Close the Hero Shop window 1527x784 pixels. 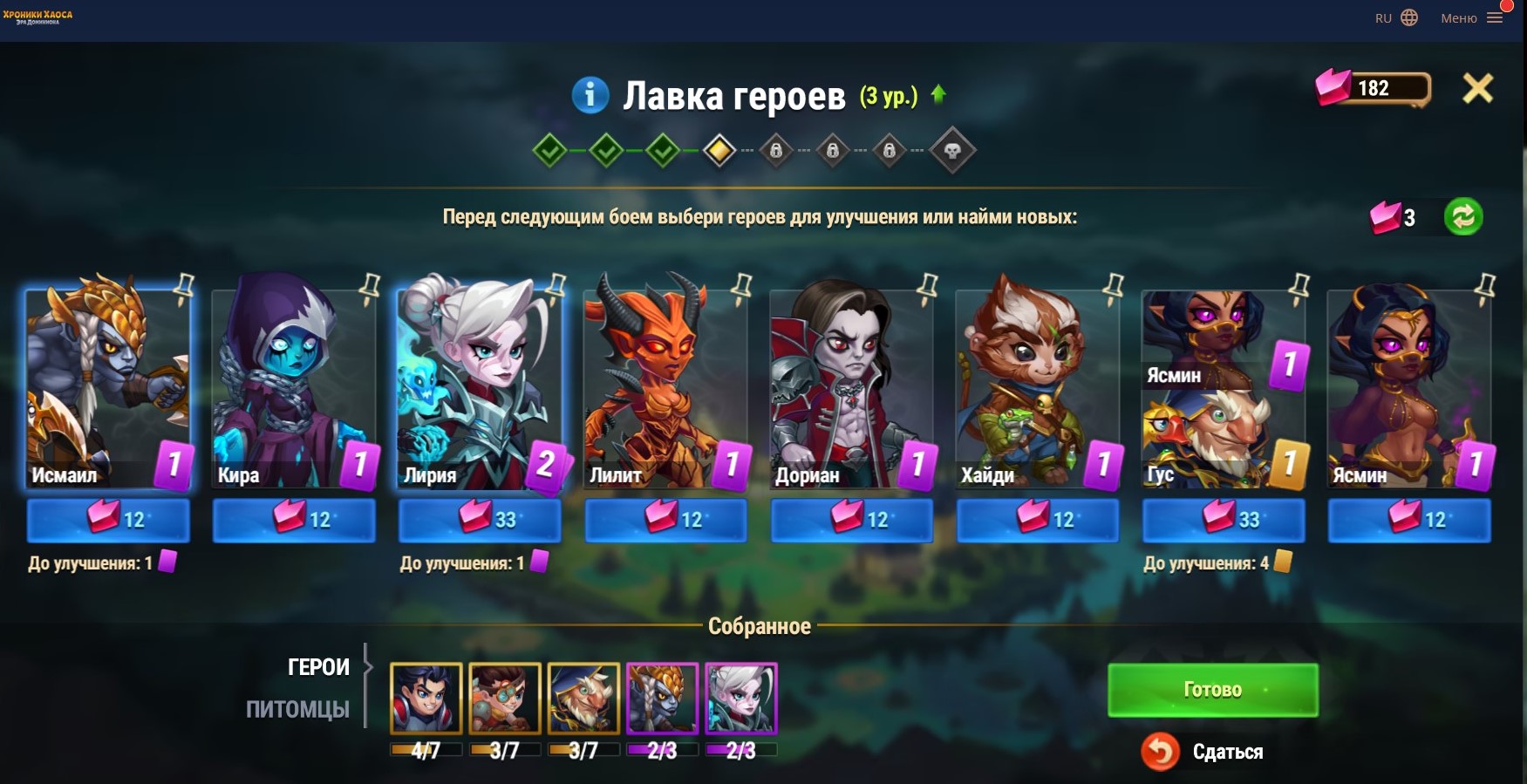point(1477,88)
